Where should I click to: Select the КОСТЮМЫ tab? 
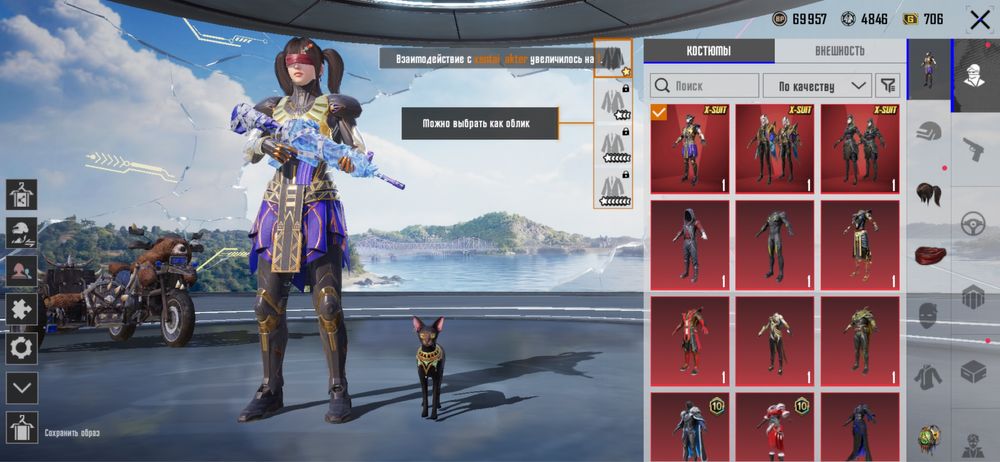click(708, 51)
